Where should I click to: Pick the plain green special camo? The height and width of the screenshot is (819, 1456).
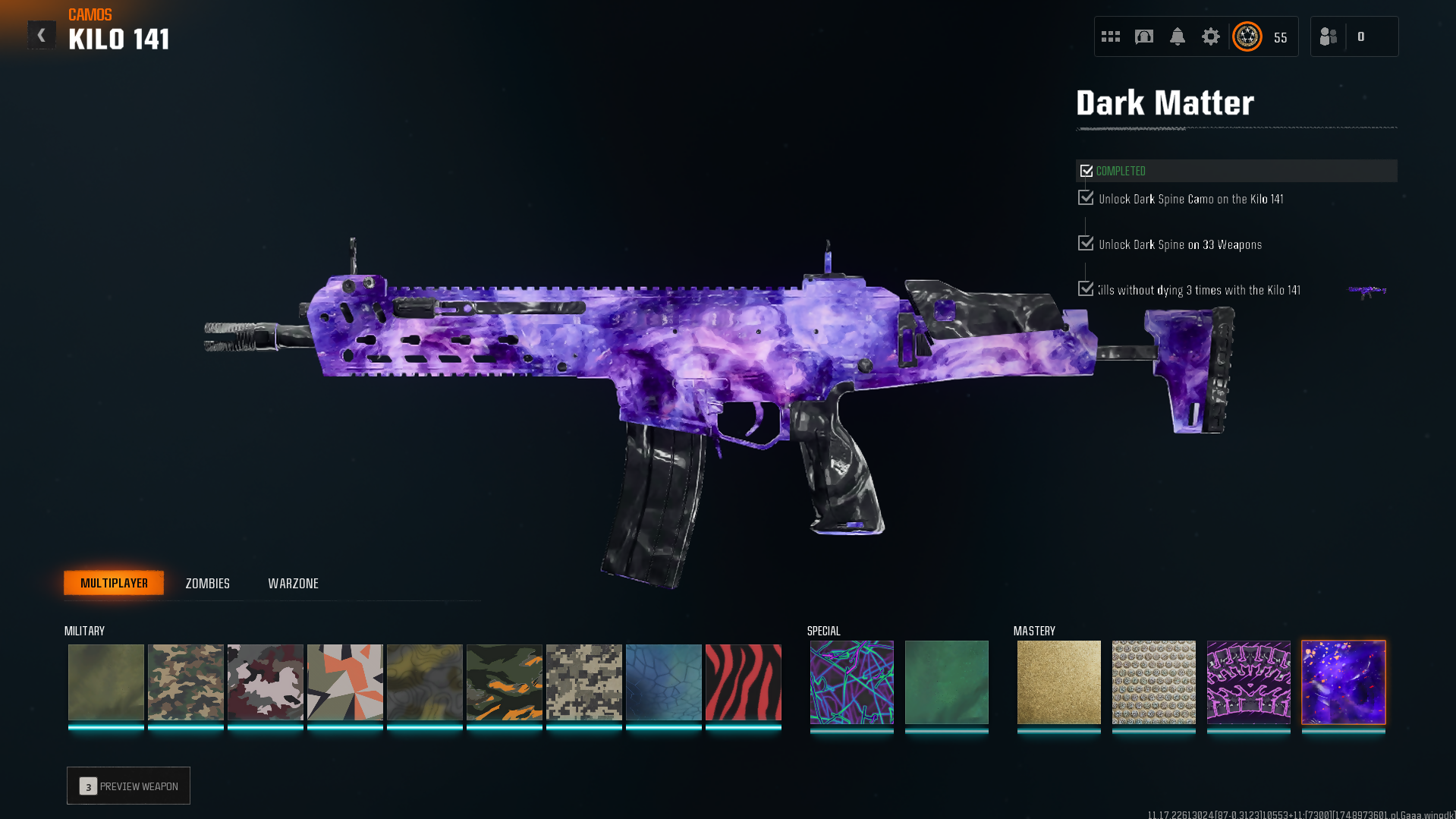[x=946, y=682]
